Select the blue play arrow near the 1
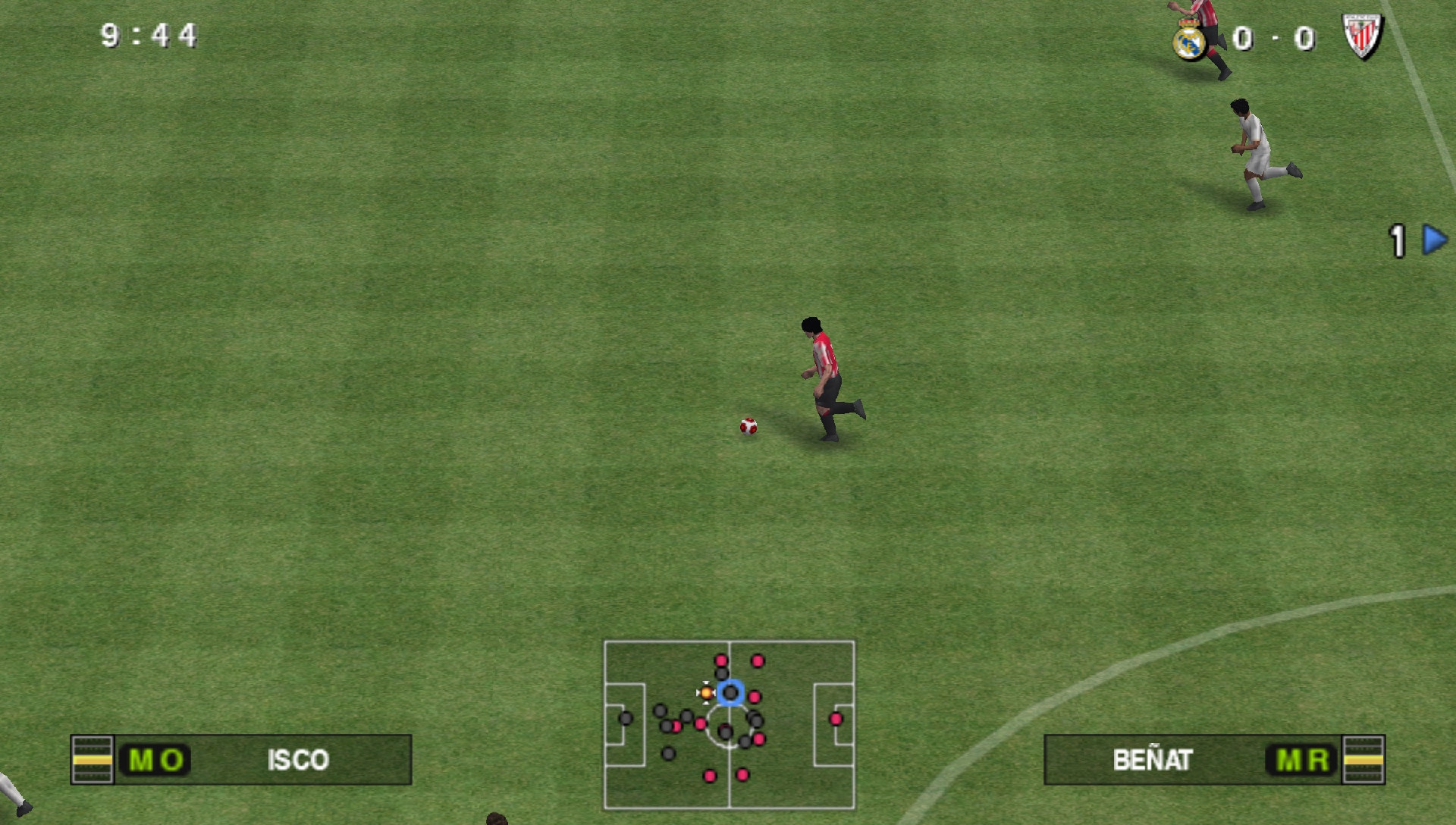Screen dimensions: 1456x825 tap(1435, 238)
